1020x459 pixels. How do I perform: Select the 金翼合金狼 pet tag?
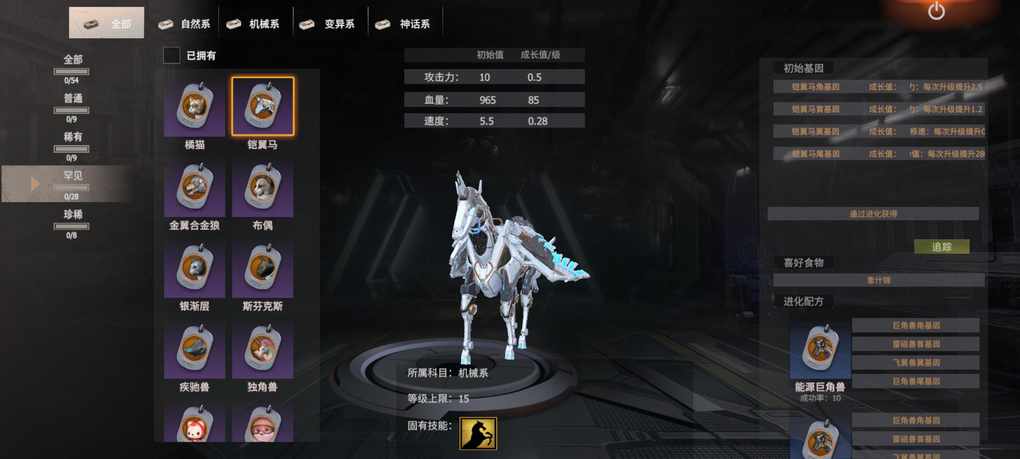point(194,188)
